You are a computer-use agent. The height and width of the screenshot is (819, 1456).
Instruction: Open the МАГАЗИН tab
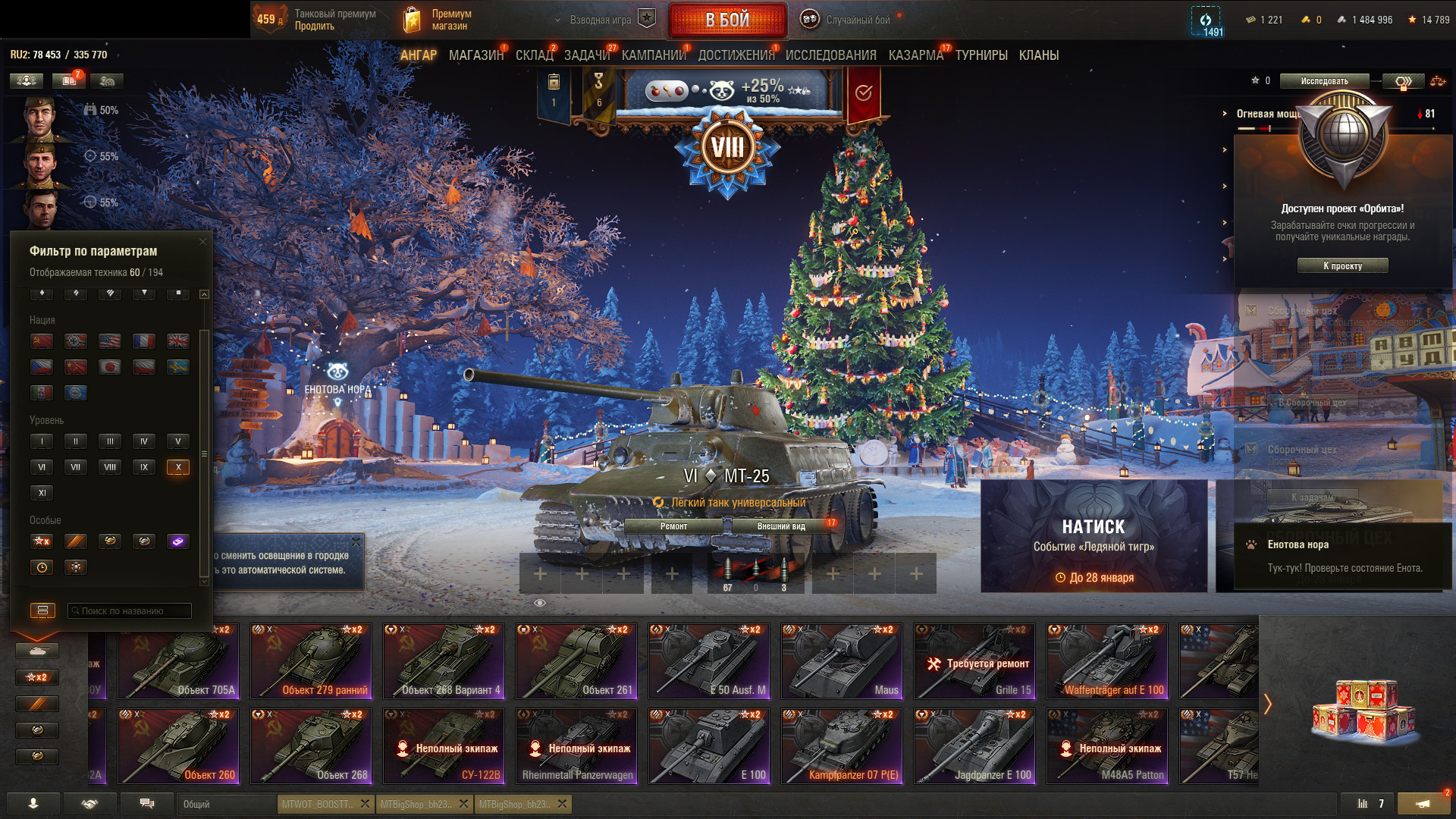475,55
